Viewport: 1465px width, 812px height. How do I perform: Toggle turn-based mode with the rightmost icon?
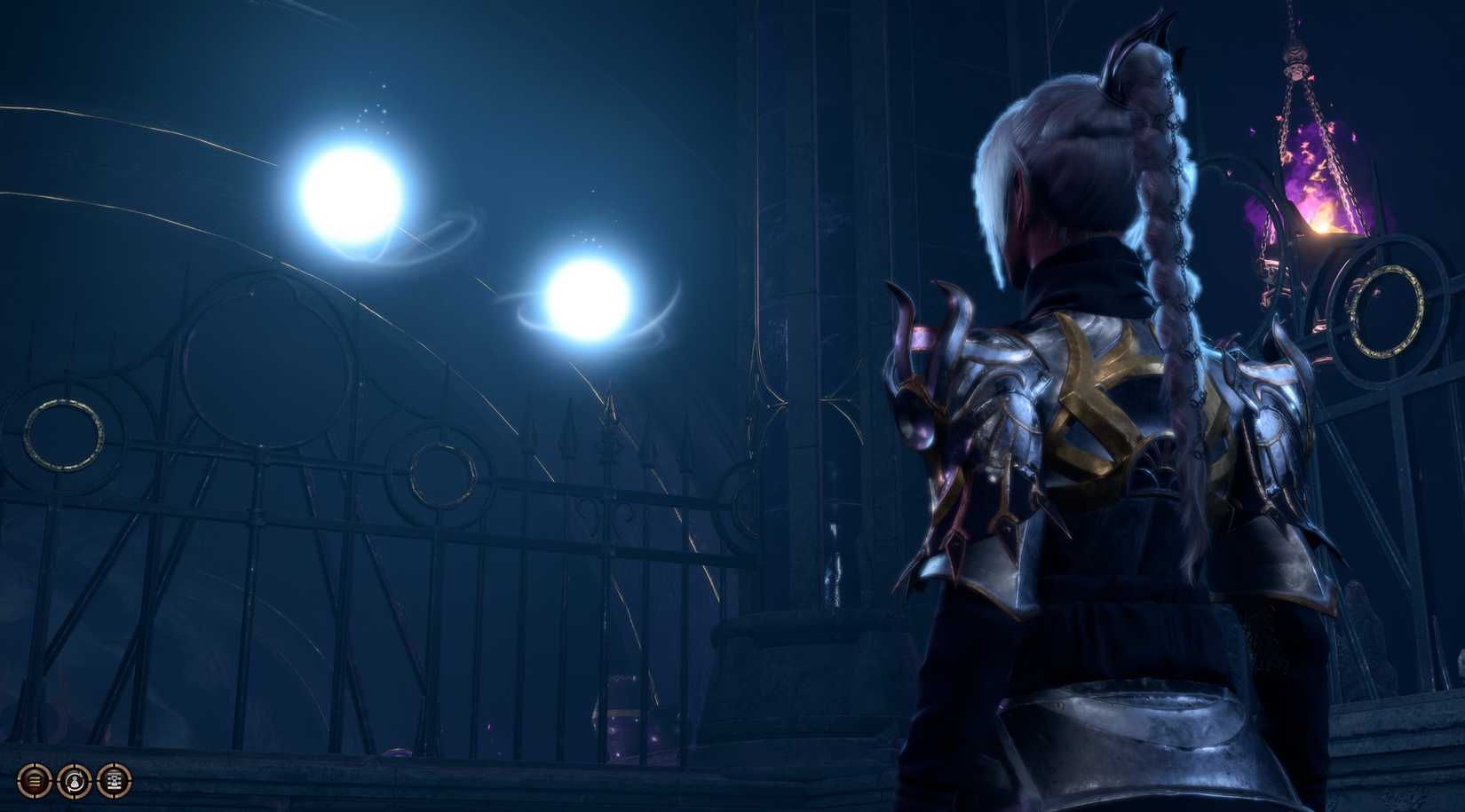click(115, 781)
